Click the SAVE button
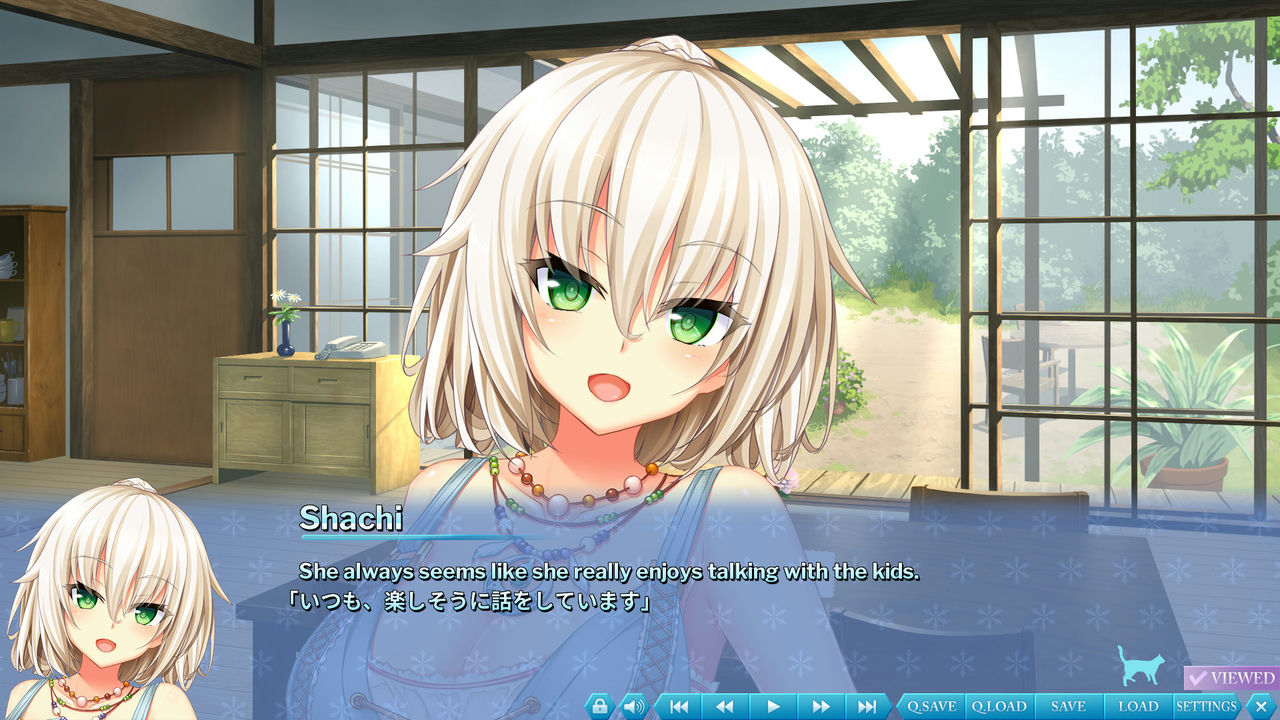1280x720 pixels. (x=1069, y=706)
